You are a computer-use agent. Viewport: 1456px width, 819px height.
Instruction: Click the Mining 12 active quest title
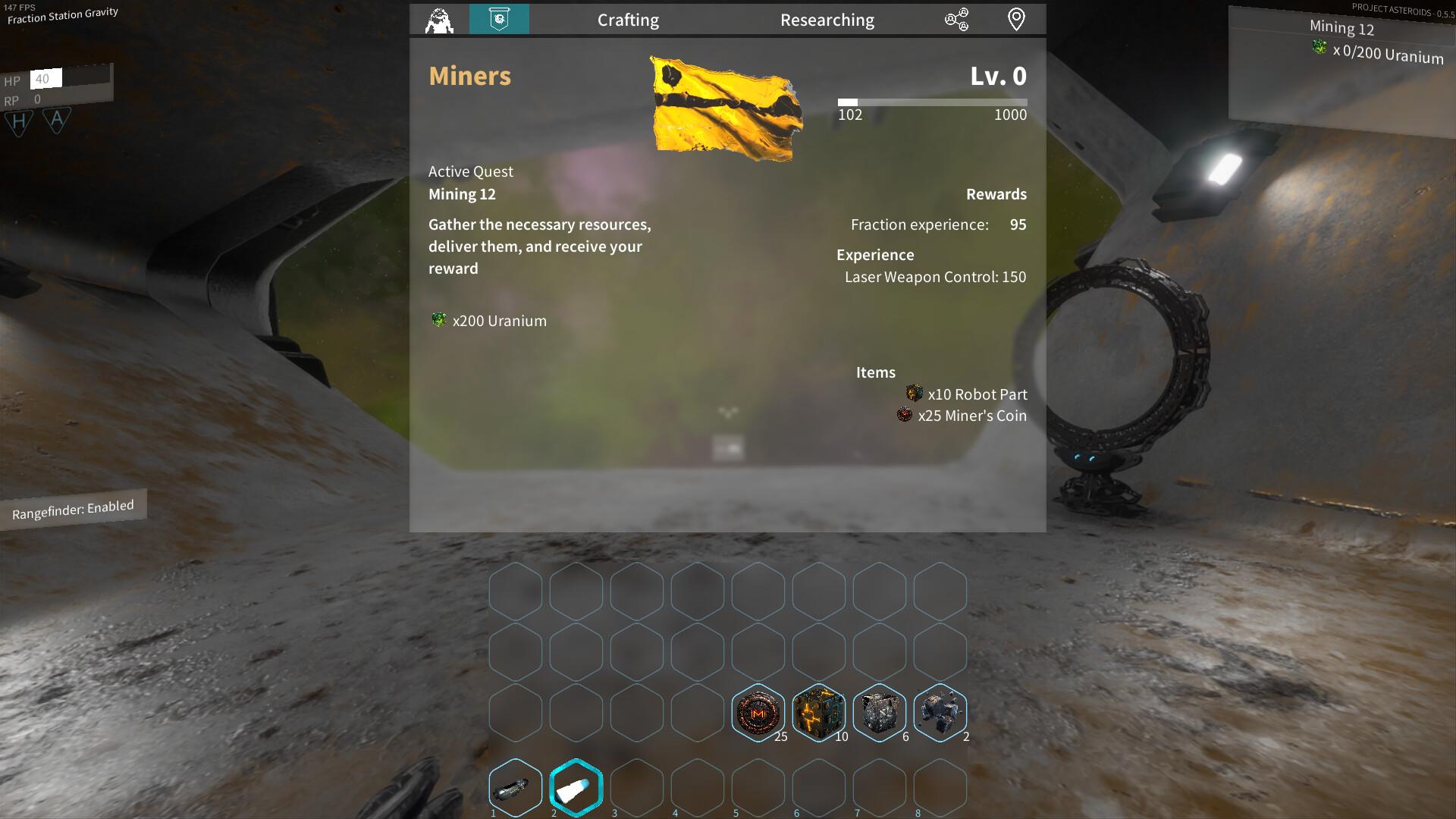pos(462,194)
